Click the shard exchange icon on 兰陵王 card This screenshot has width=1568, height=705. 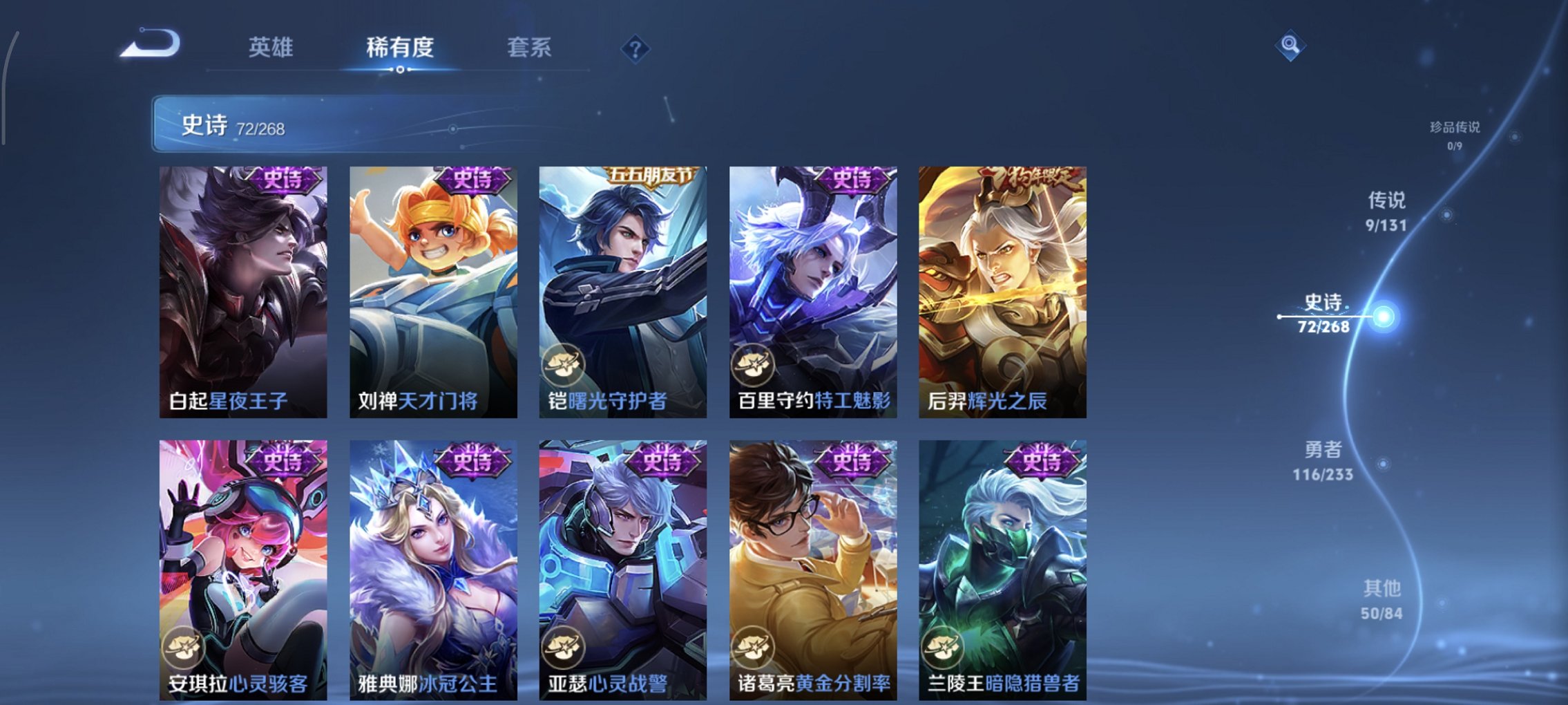click(x=944, y=646)
